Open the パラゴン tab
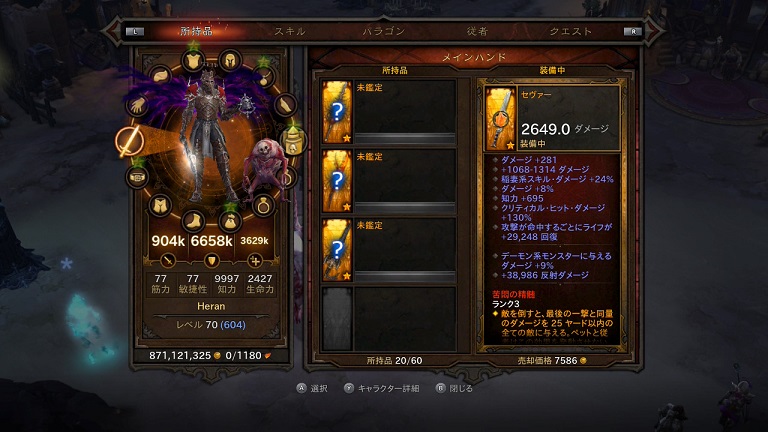The height and width of the screenshot is (432, 768). 383,31
